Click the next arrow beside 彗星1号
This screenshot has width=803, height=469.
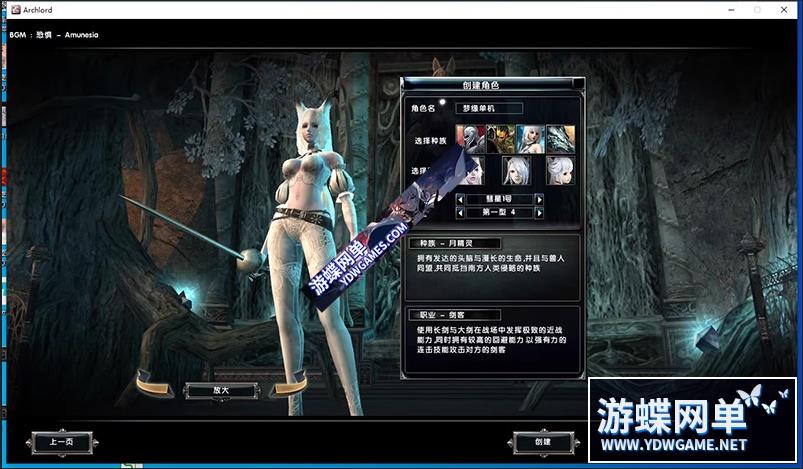pos(539,199)
